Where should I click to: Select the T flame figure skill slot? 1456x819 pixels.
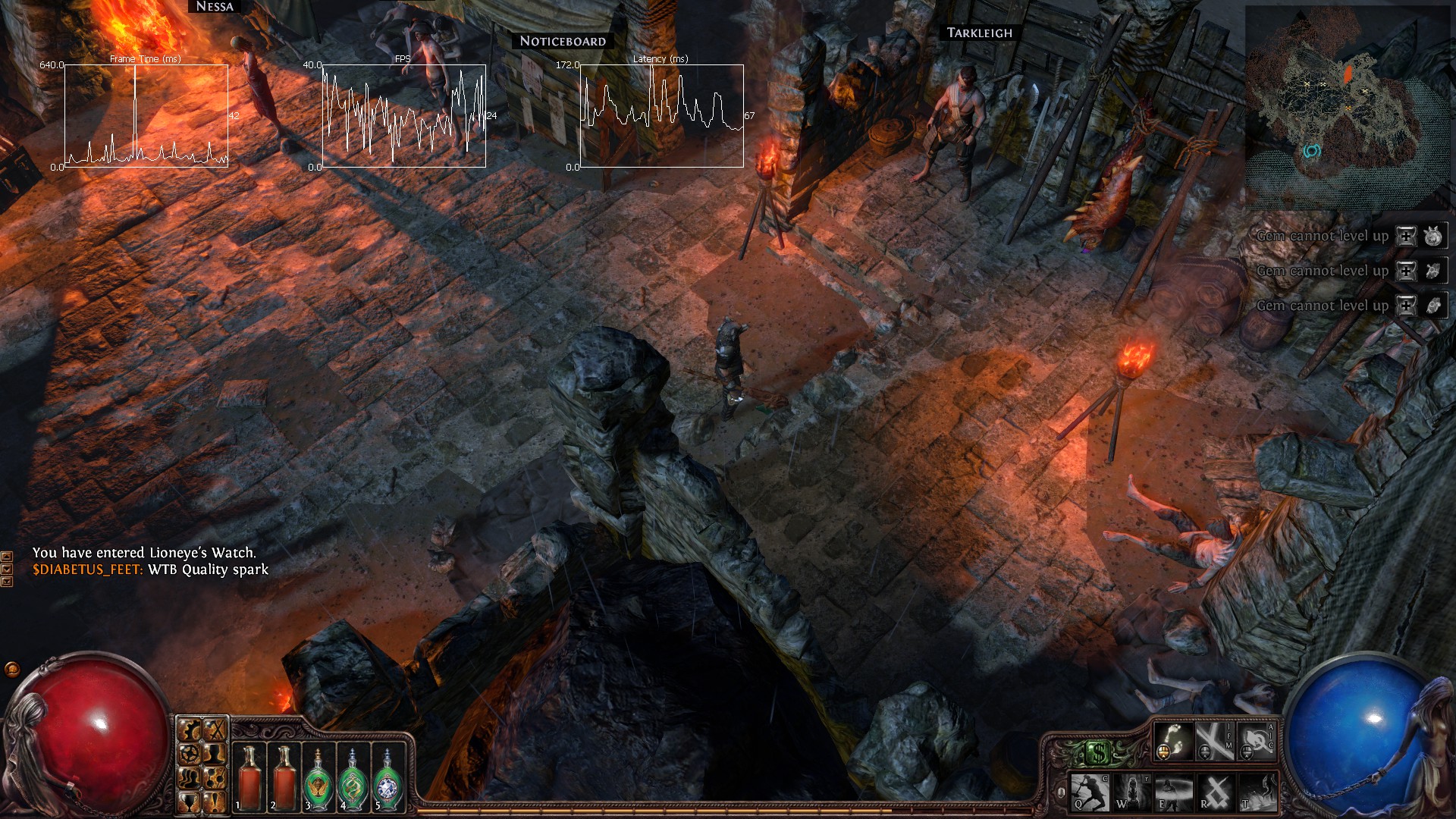(x=1257, y=792)
